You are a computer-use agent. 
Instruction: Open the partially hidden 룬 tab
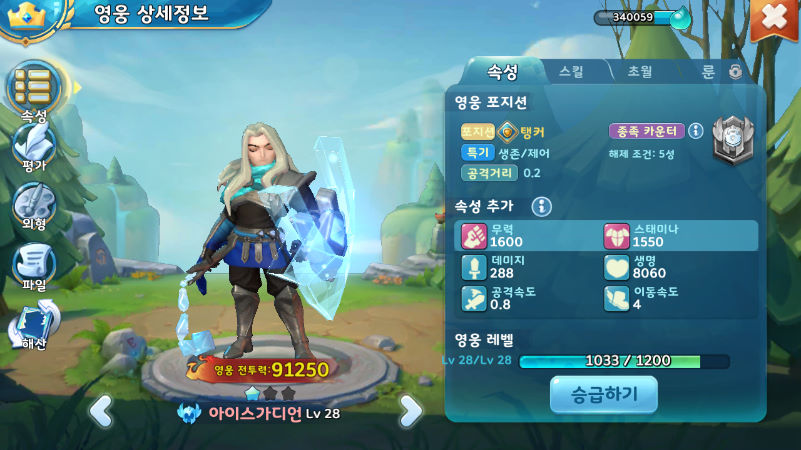point(709,71)
